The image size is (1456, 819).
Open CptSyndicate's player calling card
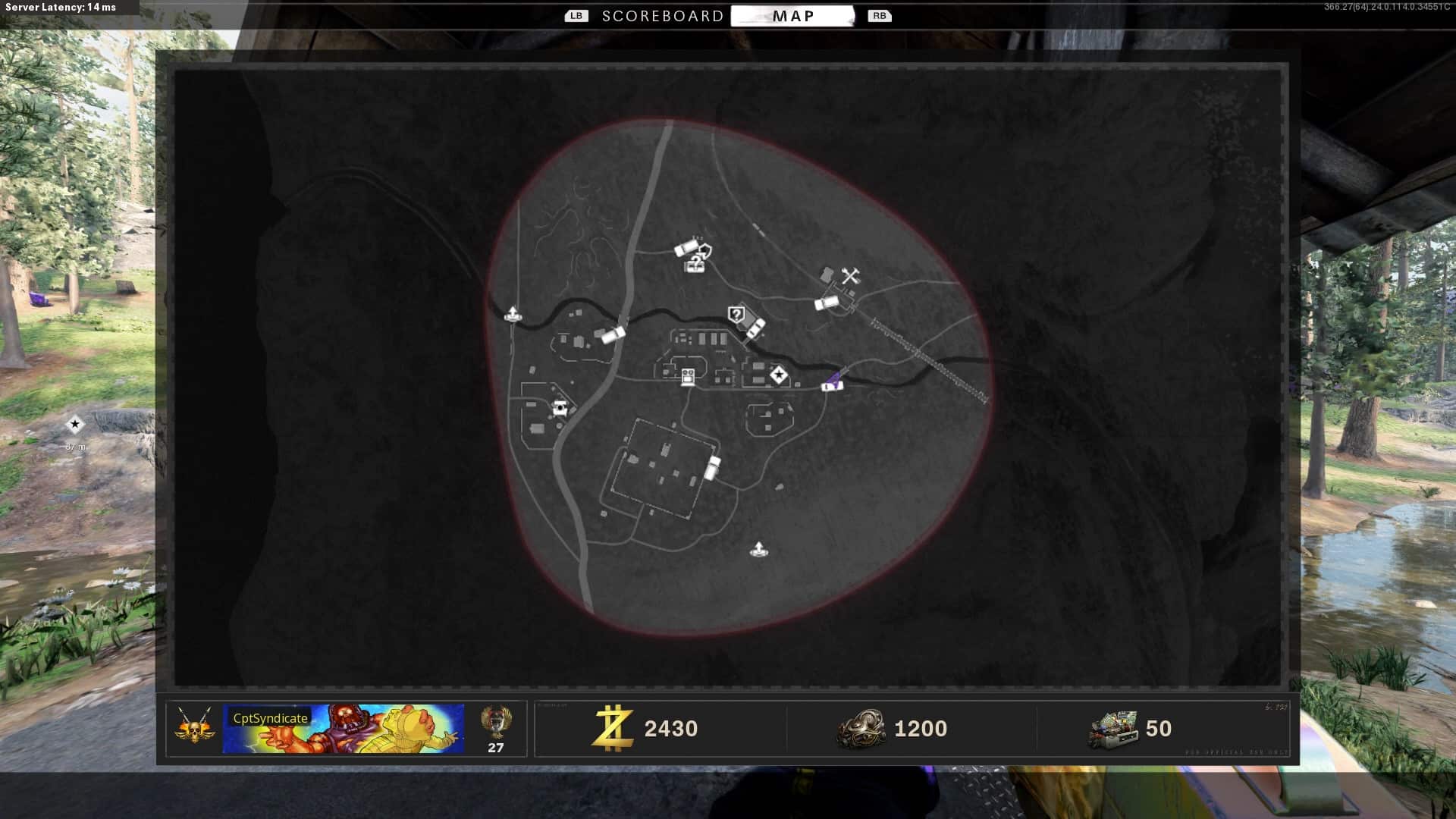[x=343, y=729]
